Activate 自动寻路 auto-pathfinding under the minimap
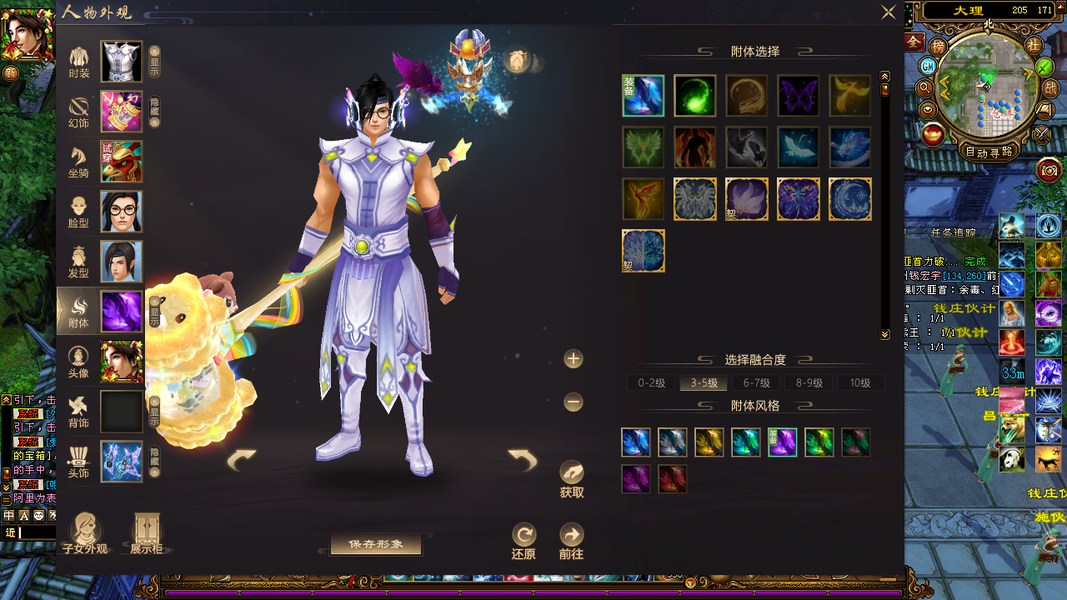 pyautogui.click(x=988, y=152)
